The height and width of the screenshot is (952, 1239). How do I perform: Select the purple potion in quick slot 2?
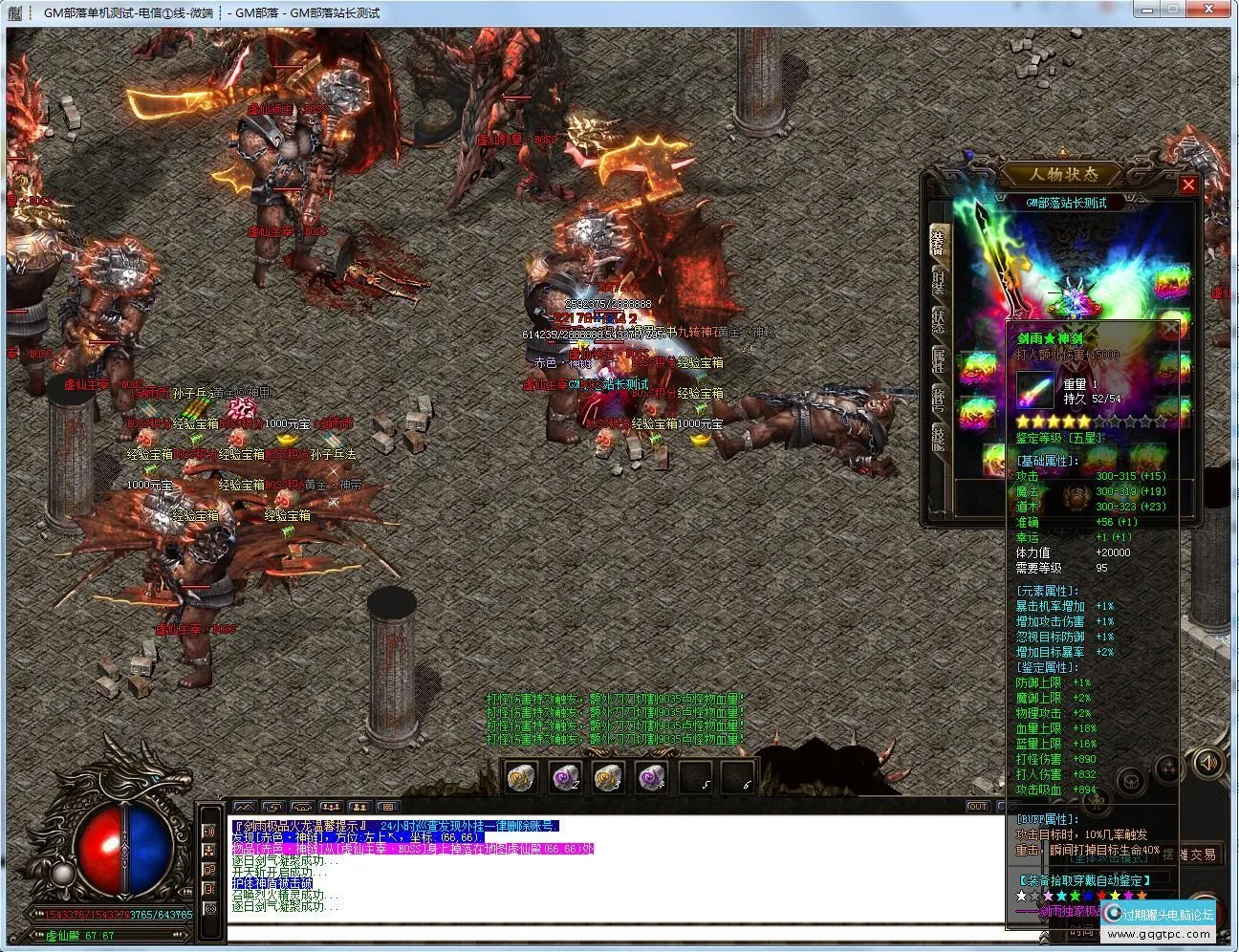563,776
